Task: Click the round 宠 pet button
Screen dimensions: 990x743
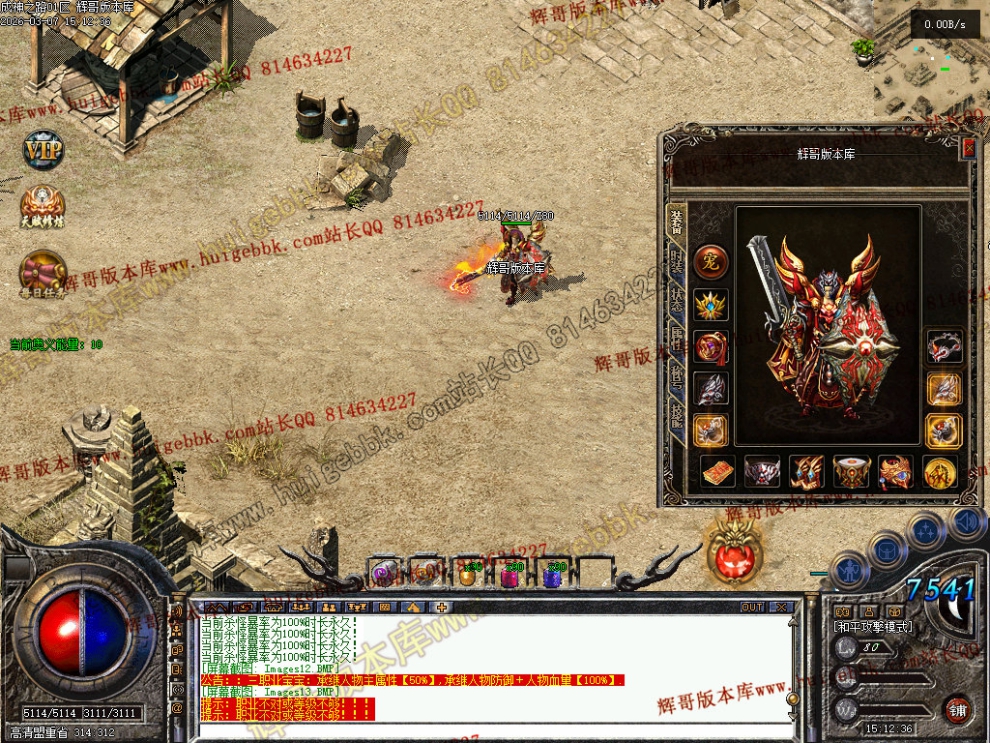Action: (711, 262)
